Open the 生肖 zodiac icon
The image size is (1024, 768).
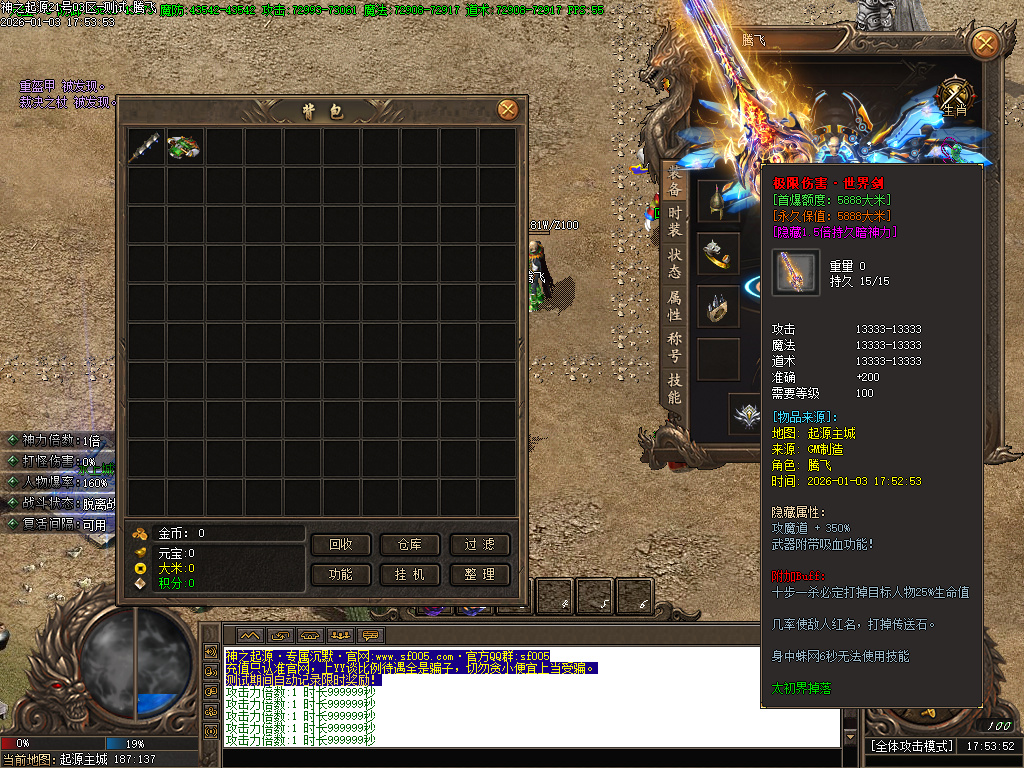tap(956, 98)
